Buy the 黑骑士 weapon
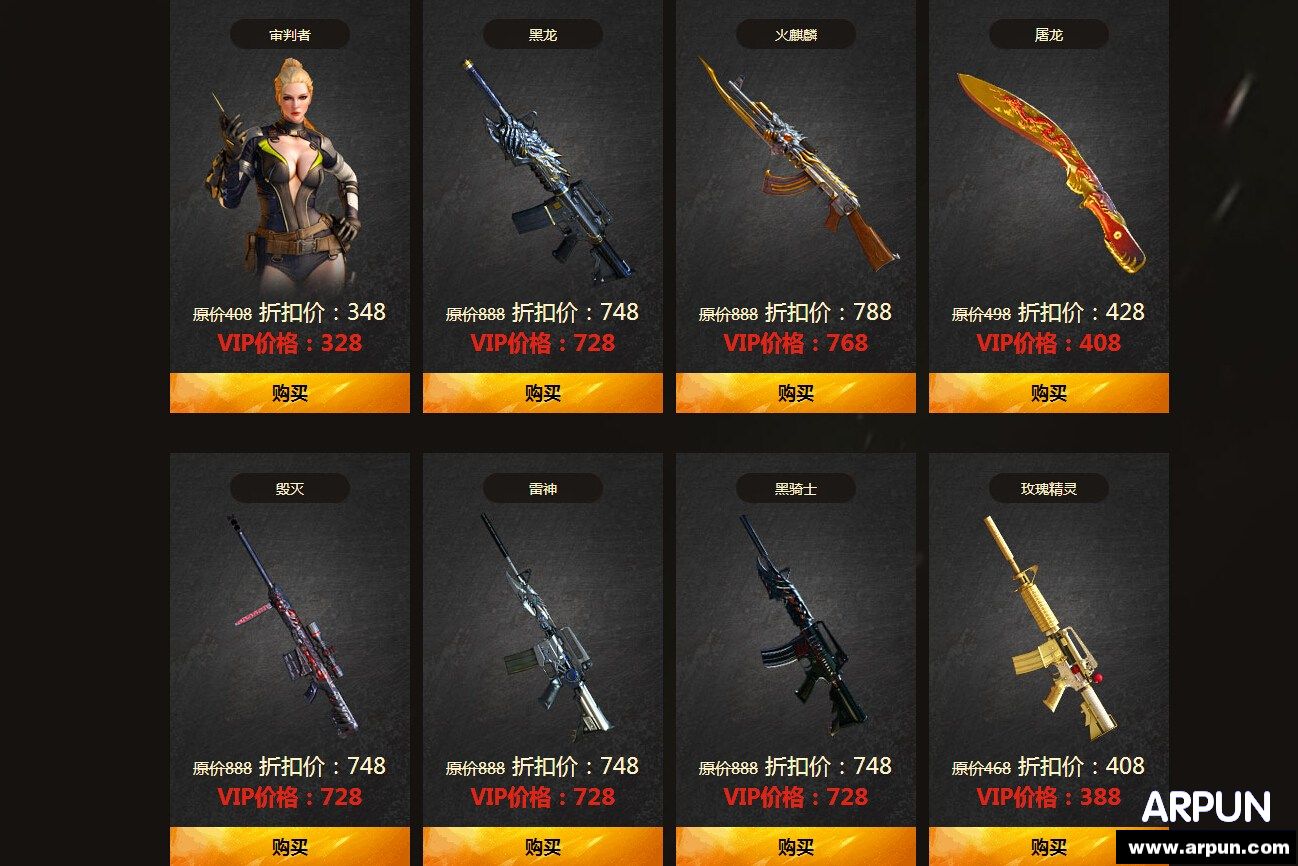Viewport: 1298px width, 866px height. [796, 847]
